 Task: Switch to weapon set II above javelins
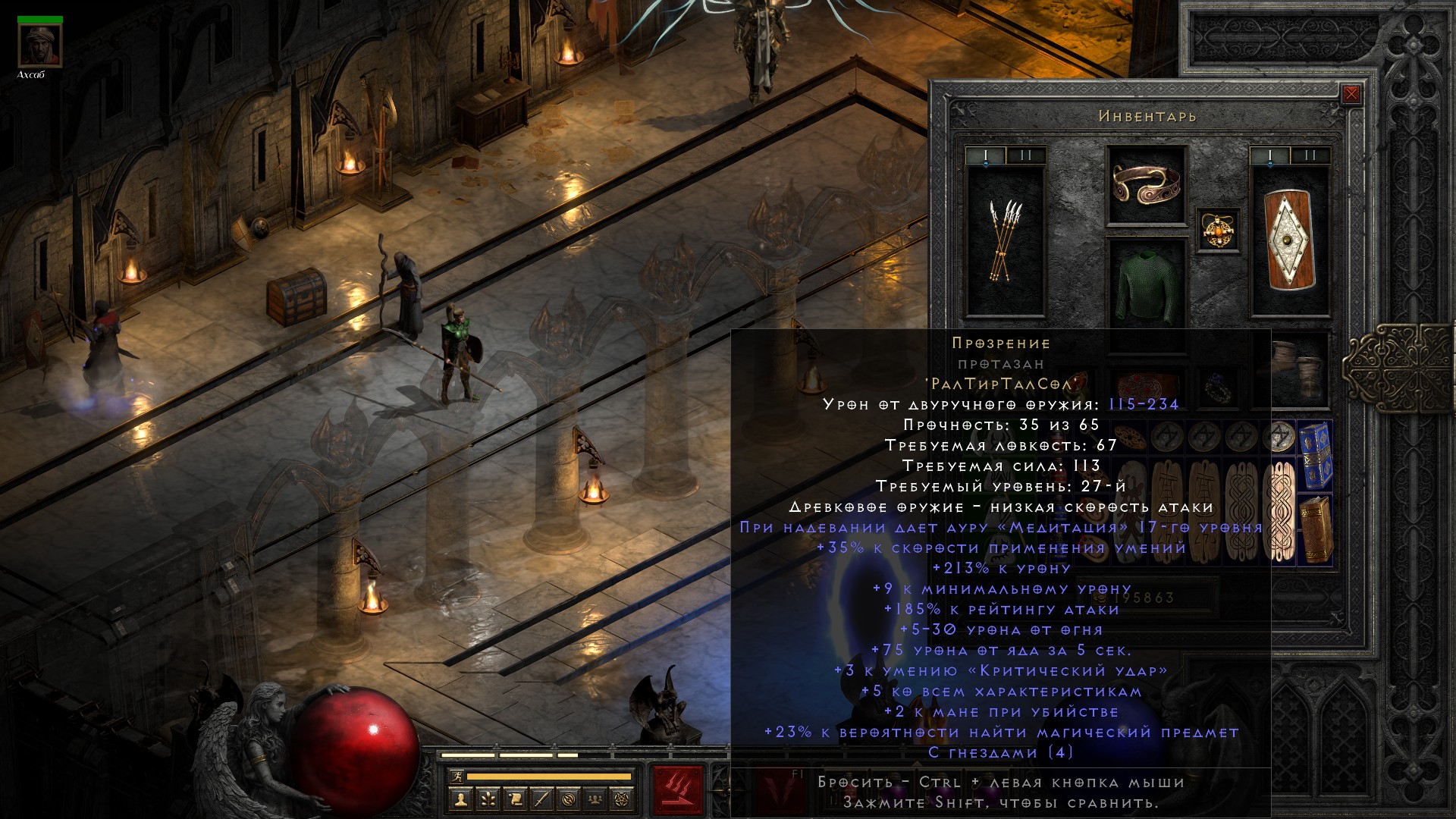1026,156
